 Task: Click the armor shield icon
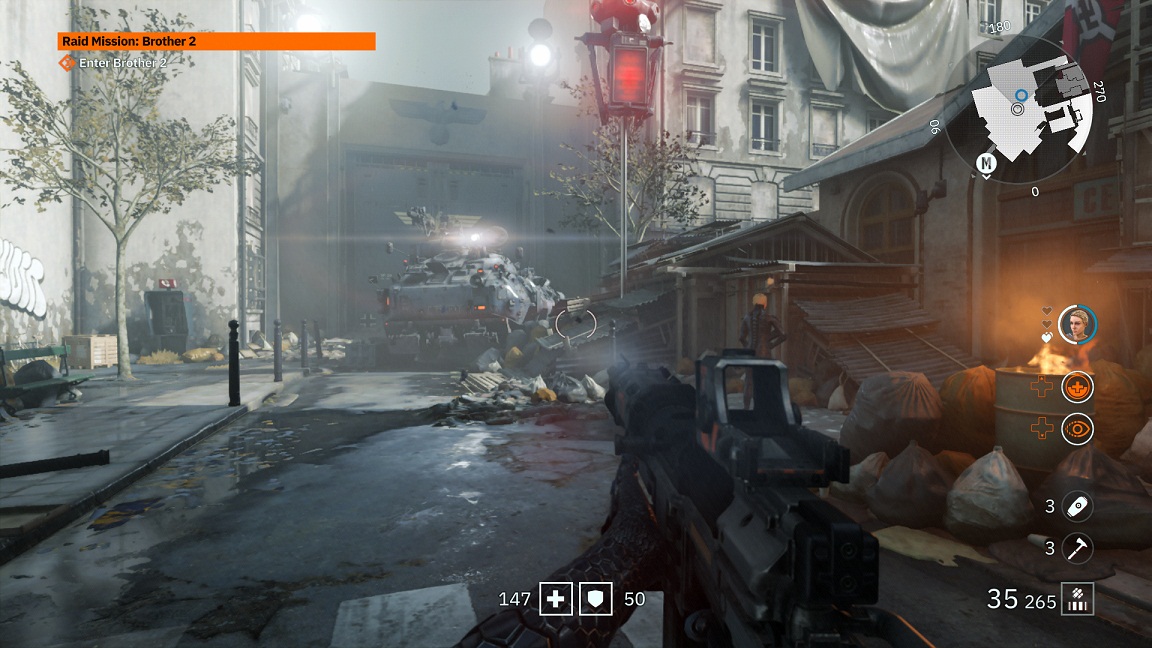(x=595, y=600)
